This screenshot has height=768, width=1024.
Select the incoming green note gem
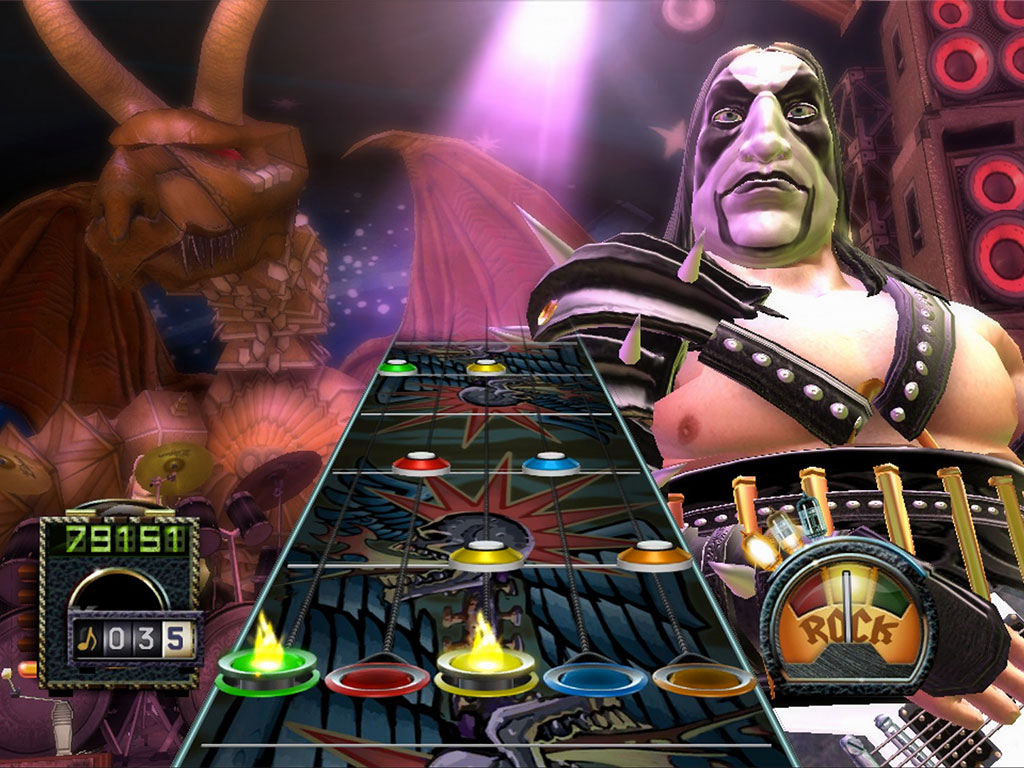[397, 367]
